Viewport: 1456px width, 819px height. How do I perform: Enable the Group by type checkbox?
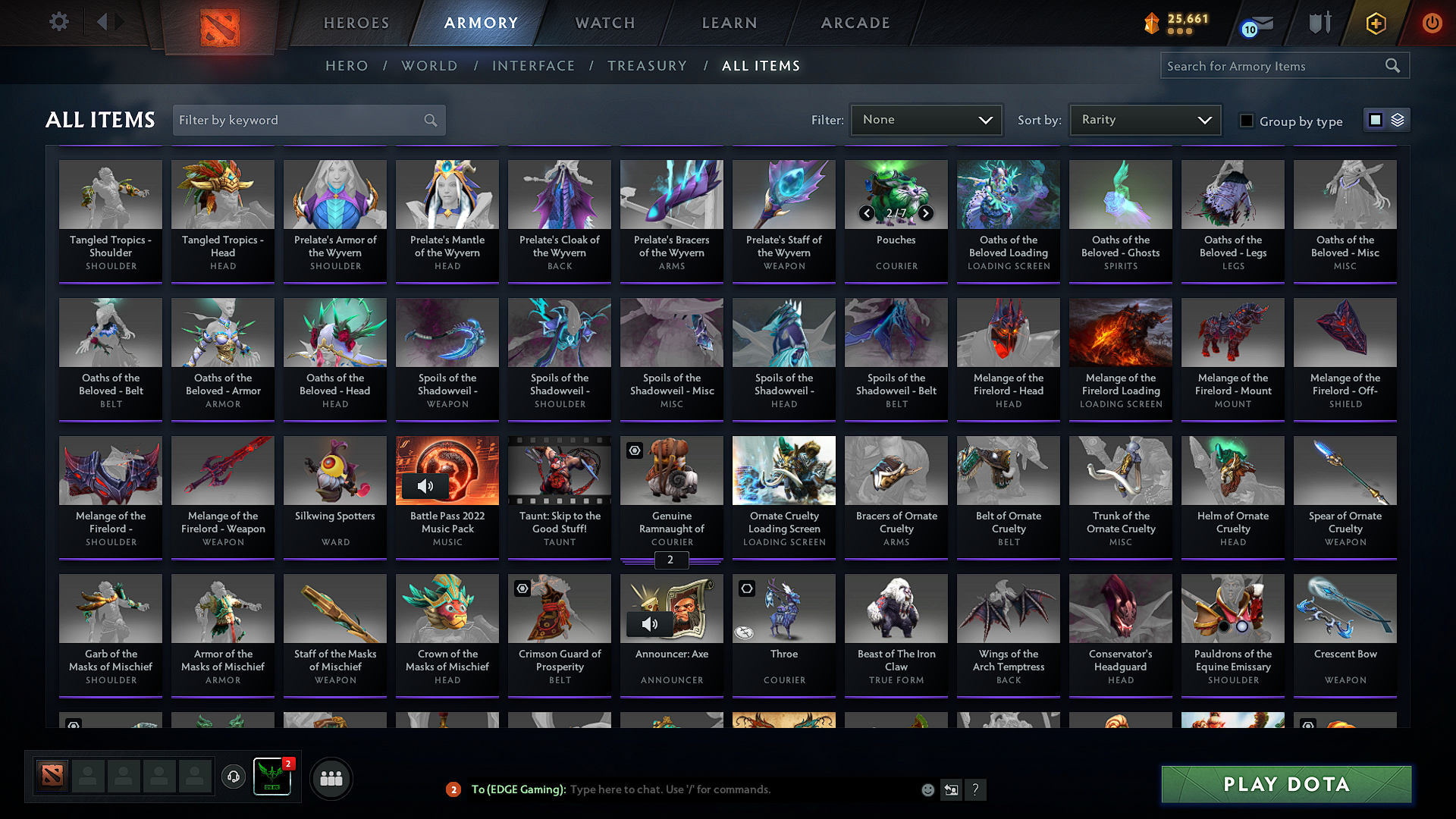coord(1247,121)
